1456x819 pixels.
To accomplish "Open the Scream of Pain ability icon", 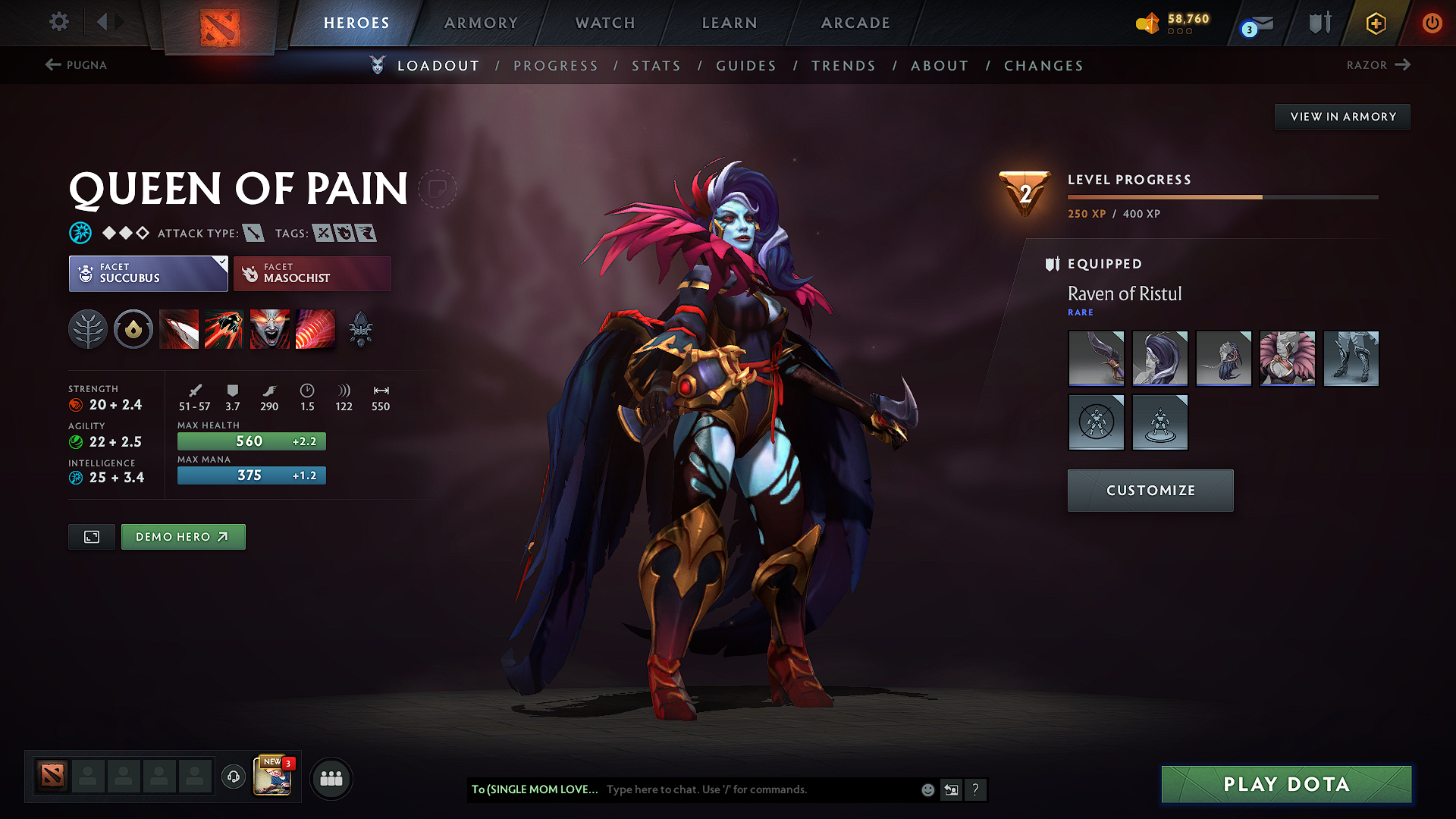I will pyautogui.click(x=270, y=328).
